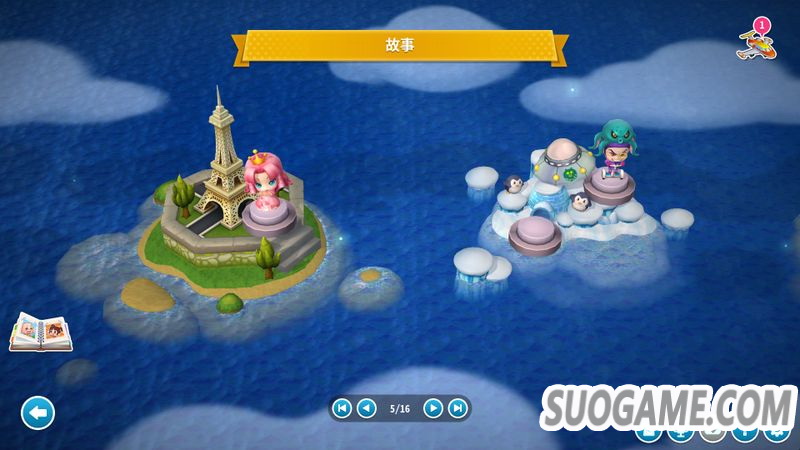Jump to the first story page
This screenshot has height=450, width=800.
[x=342, y=408]
